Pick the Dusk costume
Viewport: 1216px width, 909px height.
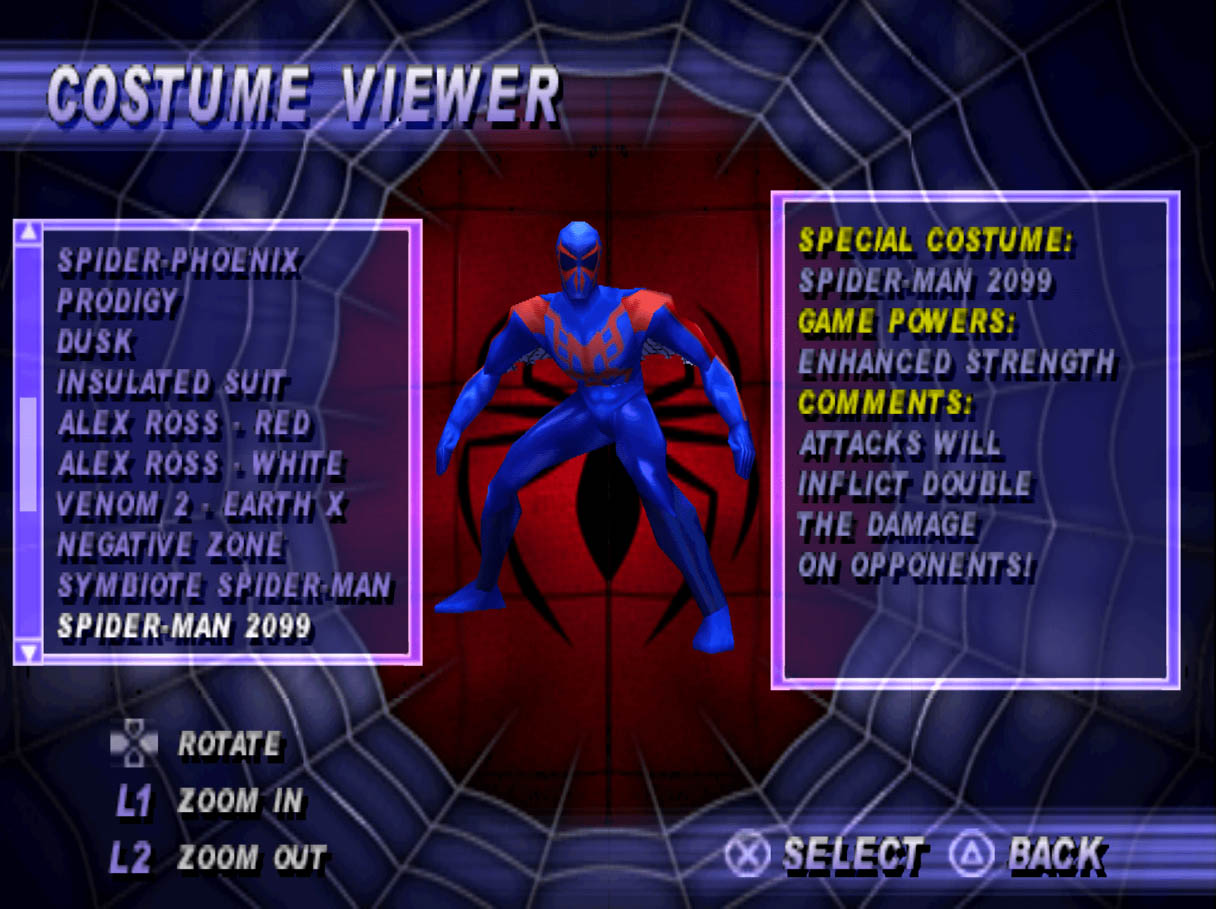[x=95, y=342]
